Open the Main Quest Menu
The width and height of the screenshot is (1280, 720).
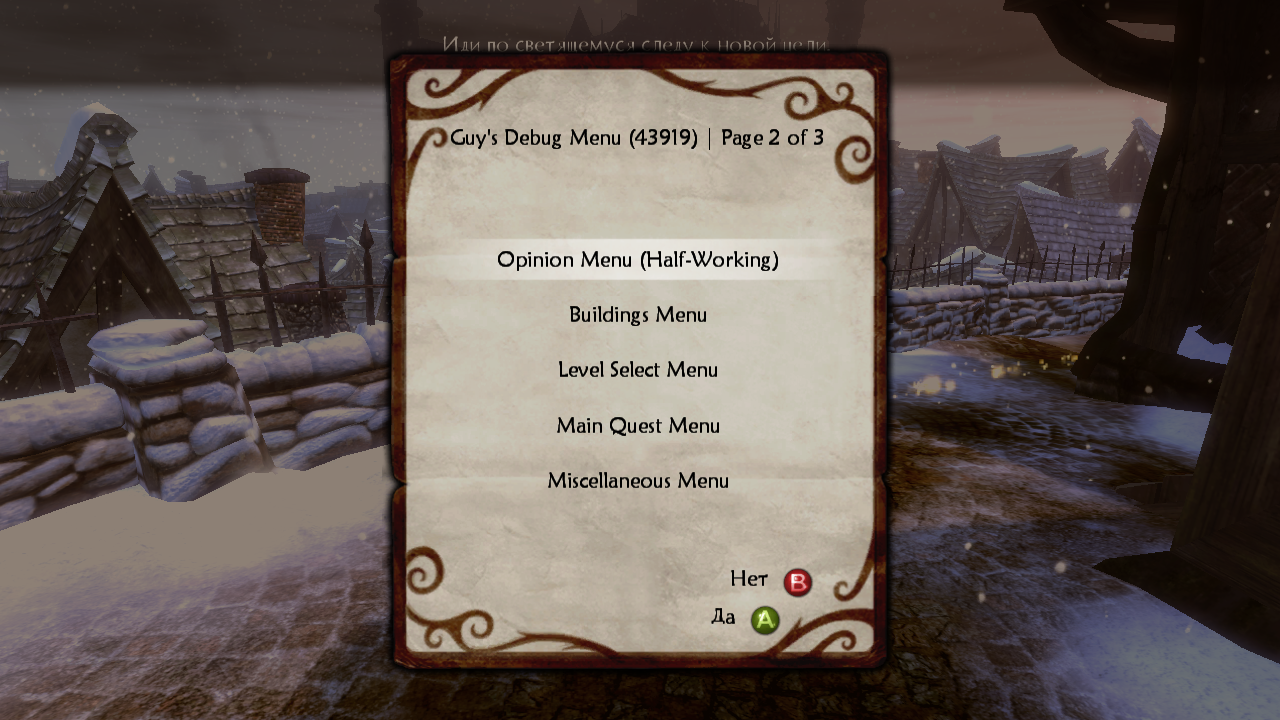point(638,426)
